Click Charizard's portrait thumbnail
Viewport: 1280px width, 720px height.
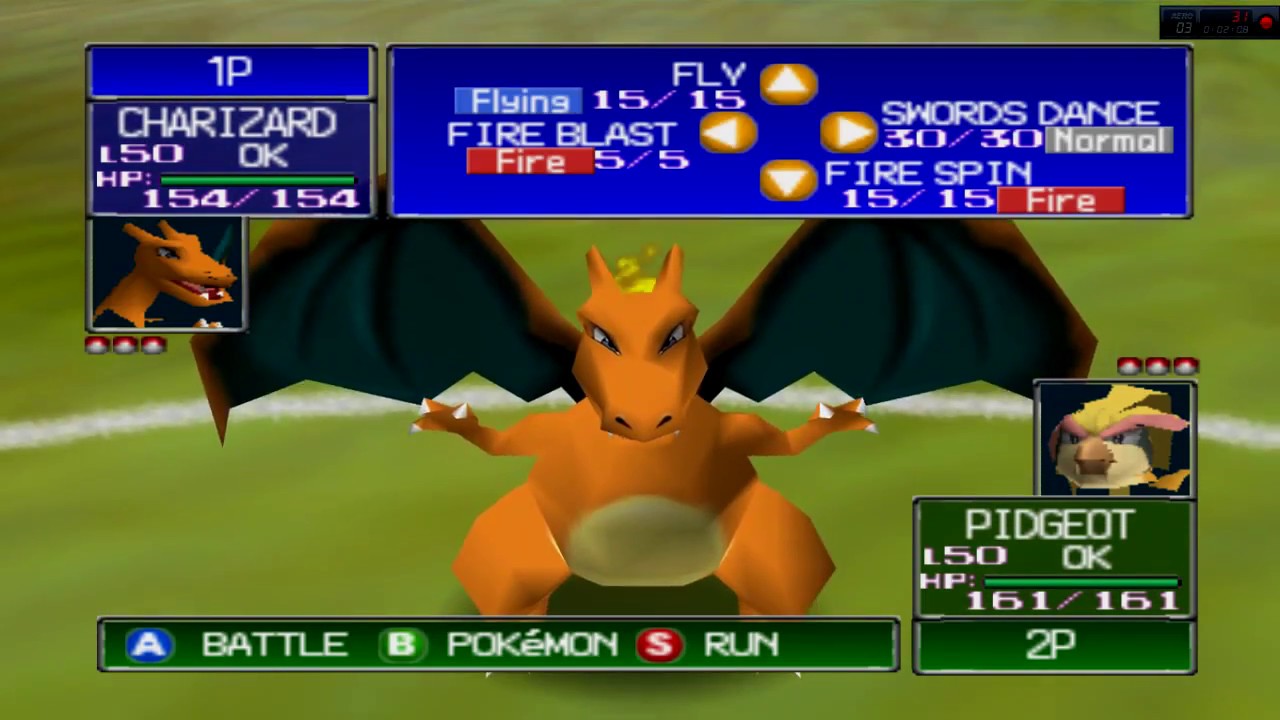coord(166,273)
